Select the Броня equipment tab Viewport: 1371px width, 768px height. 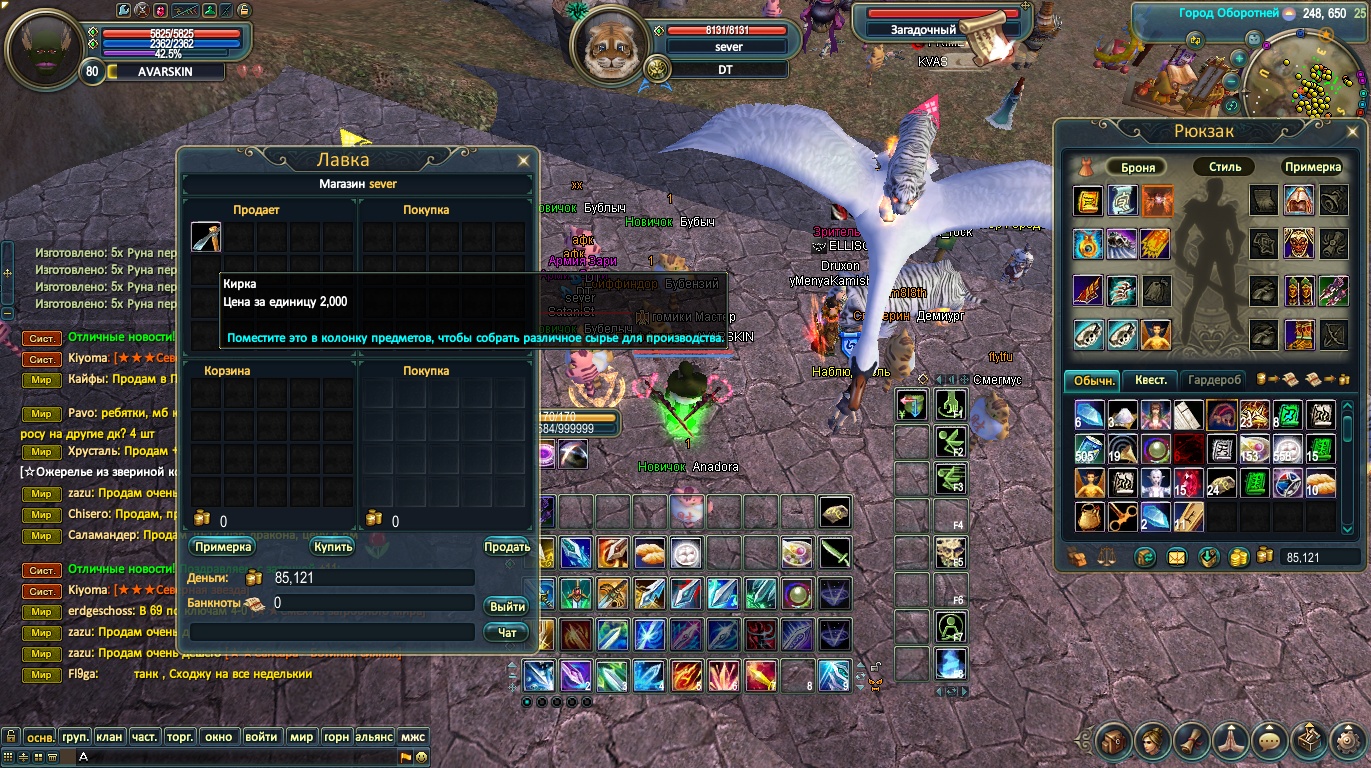click(x=1138, y=167)
